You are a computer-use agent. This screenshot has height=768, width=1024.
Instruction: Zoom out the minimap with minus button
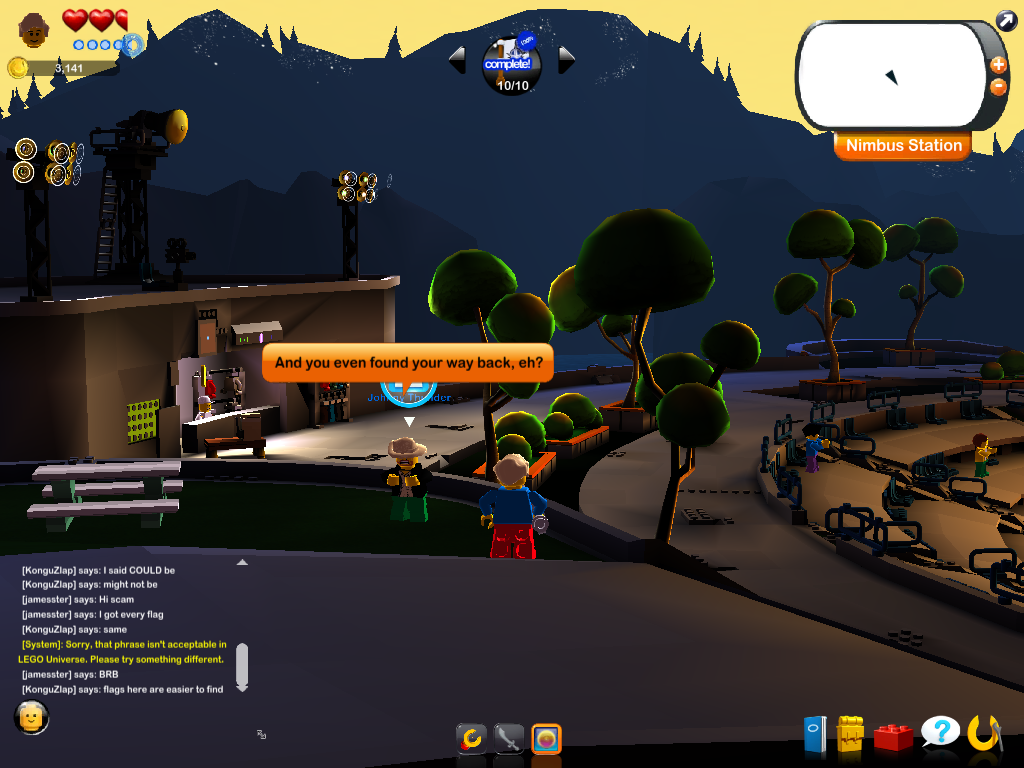pyautogui.click(x=998, y=86)
